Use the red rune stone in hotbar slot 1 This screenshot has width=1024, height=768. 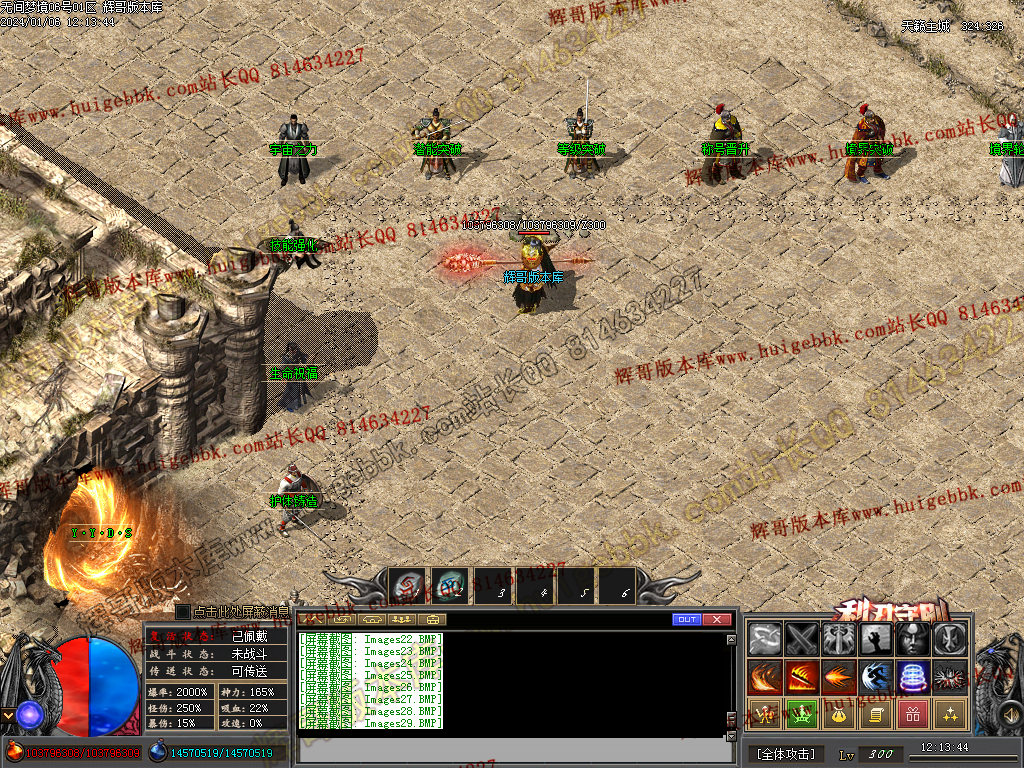[x=407, y=587]
